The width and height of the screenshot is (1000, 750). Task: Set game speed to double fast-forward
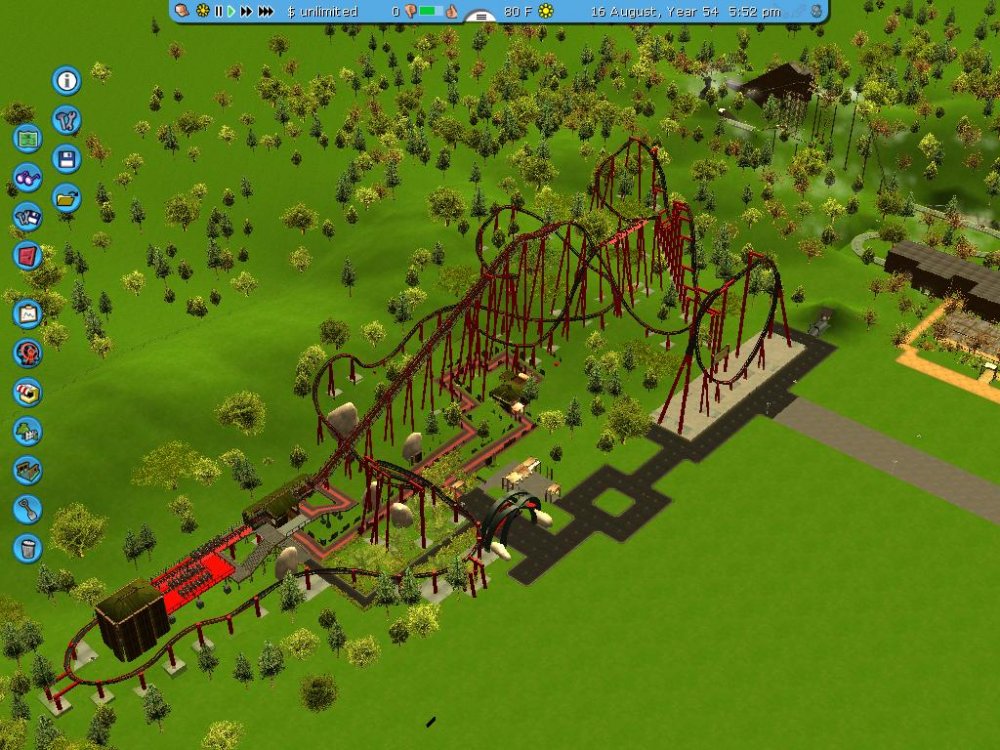click(246, 12)
